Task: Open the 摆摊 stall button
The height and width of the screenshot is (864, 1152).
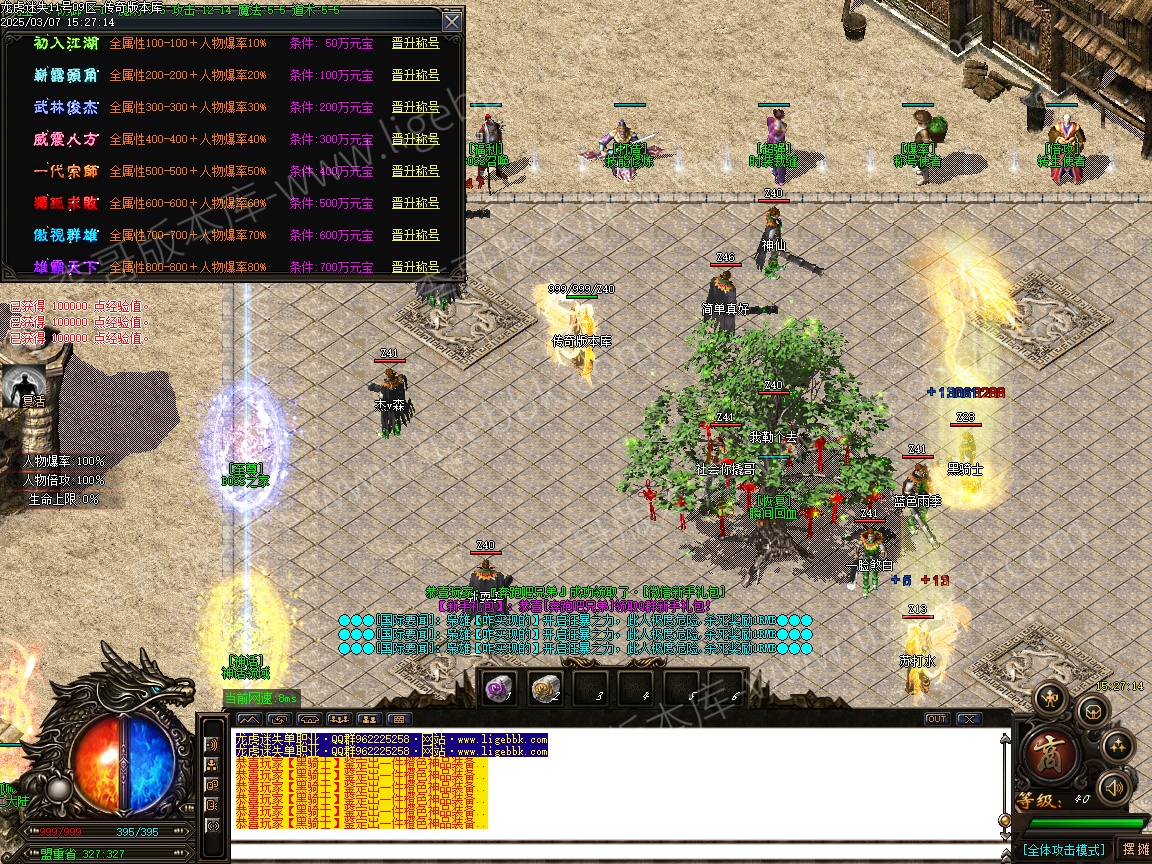Action: pos(1135,849)
